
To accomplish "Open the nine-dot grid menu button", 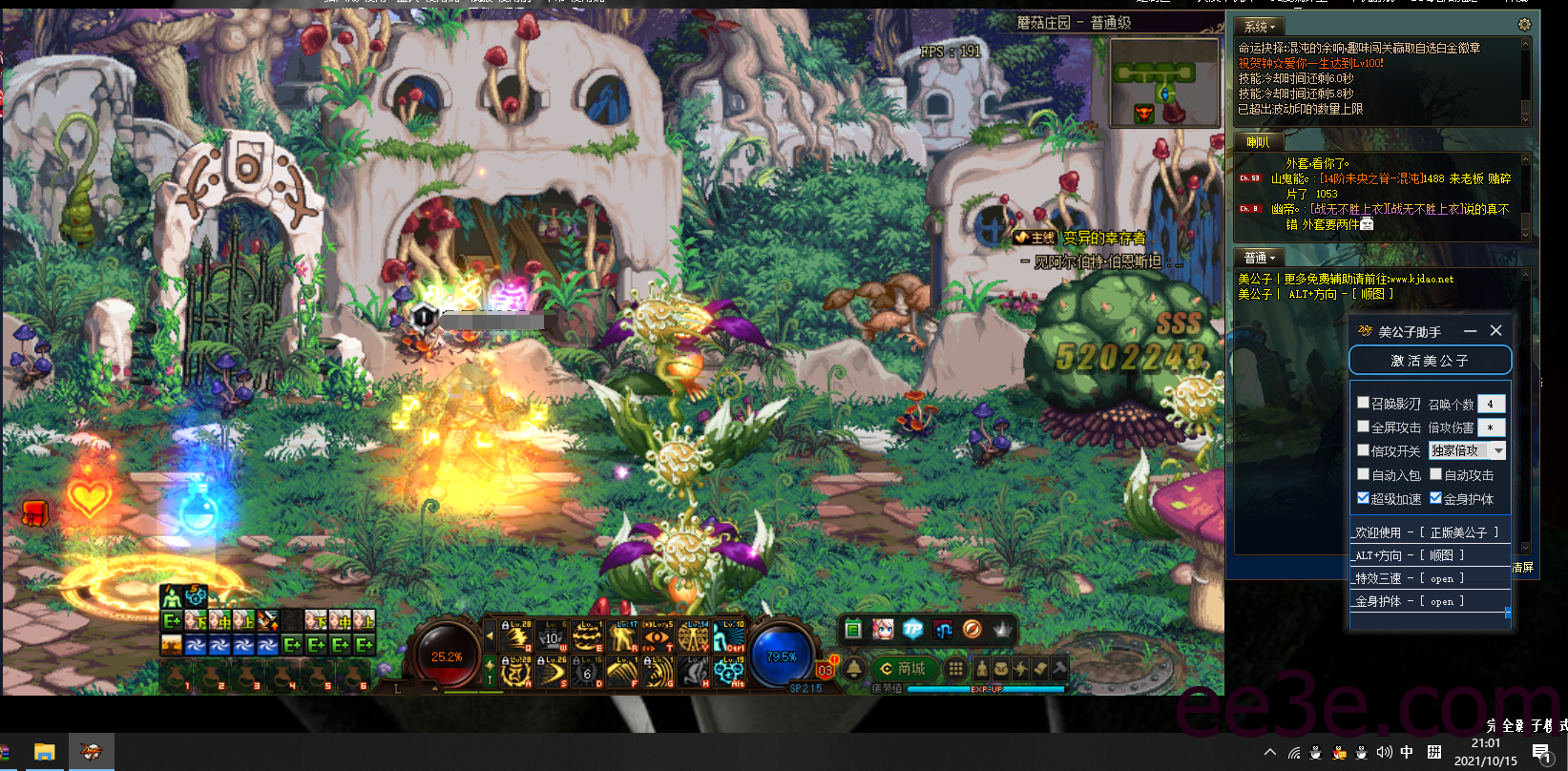I will pos(954,669).
